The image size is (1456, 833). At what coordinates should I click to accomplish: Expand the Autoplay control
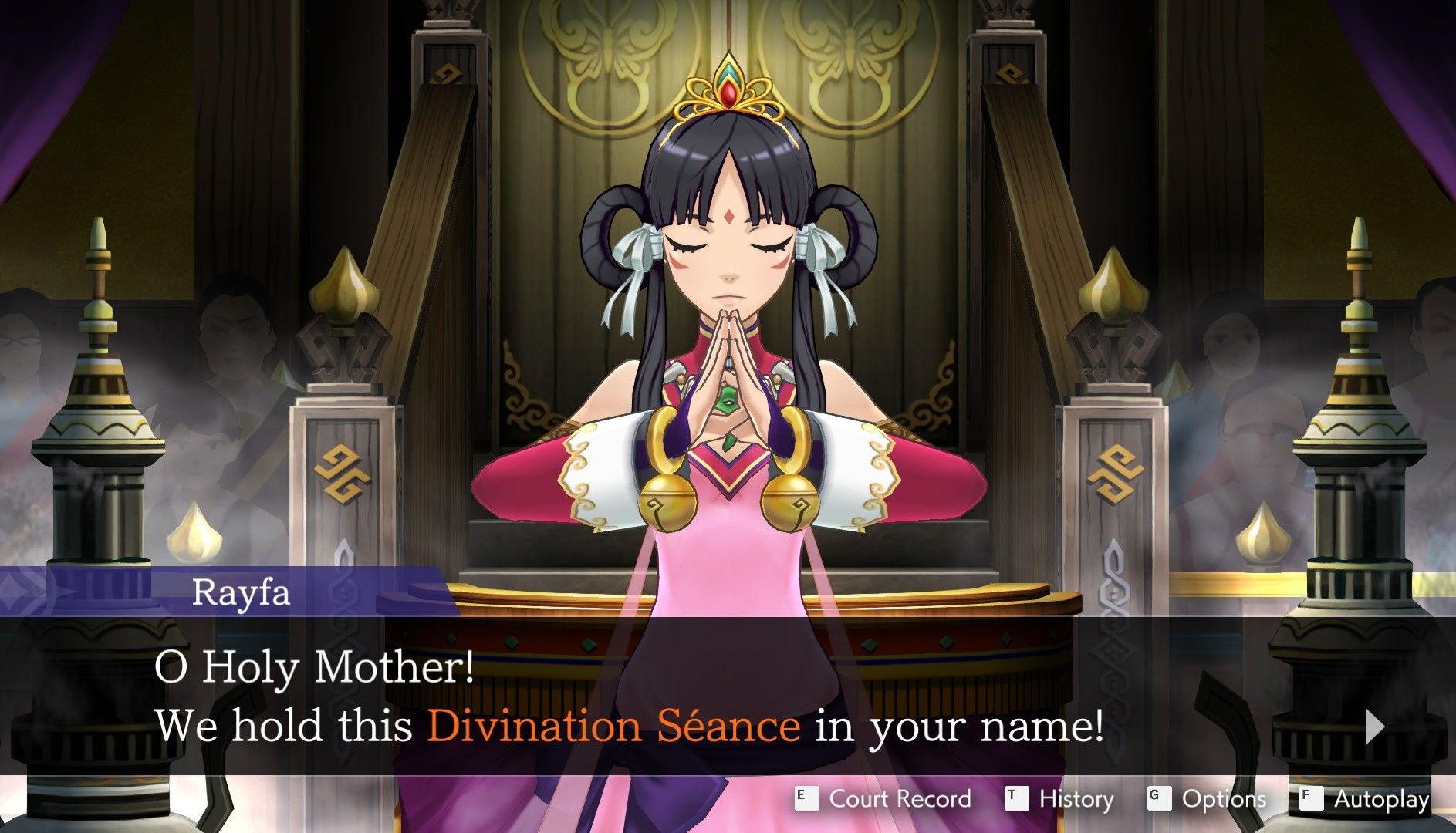[1381, 800]
